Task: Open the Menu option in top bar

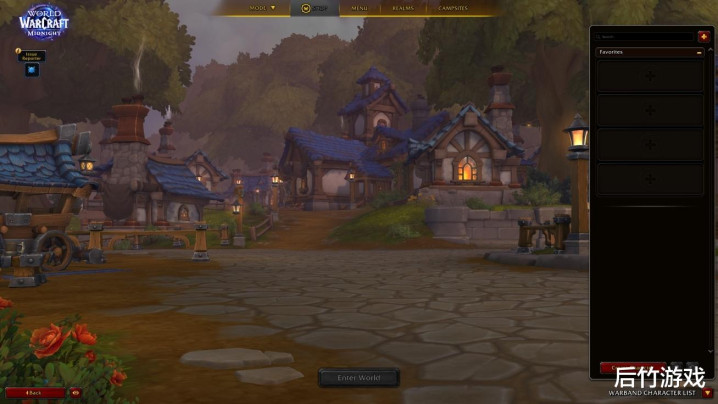Action: [358, 8]
